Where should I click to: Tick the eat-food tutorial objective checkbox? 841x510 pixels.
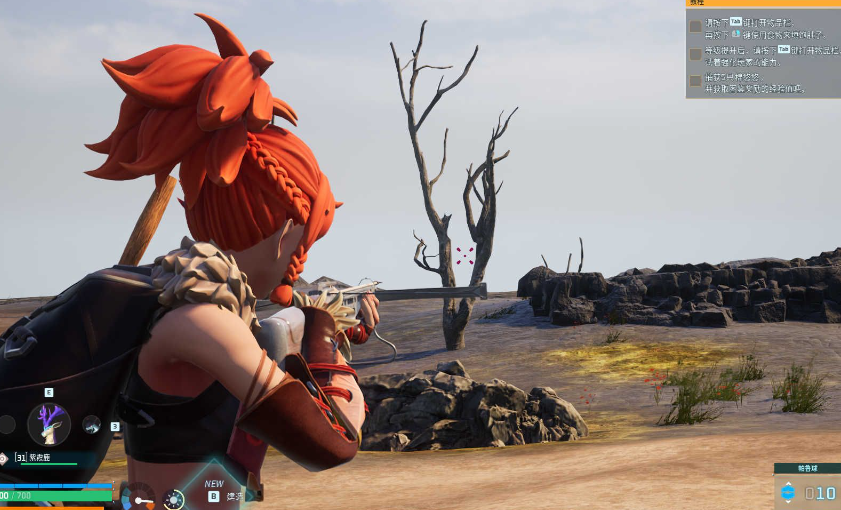pyautogui.click(x=695, y=27)
